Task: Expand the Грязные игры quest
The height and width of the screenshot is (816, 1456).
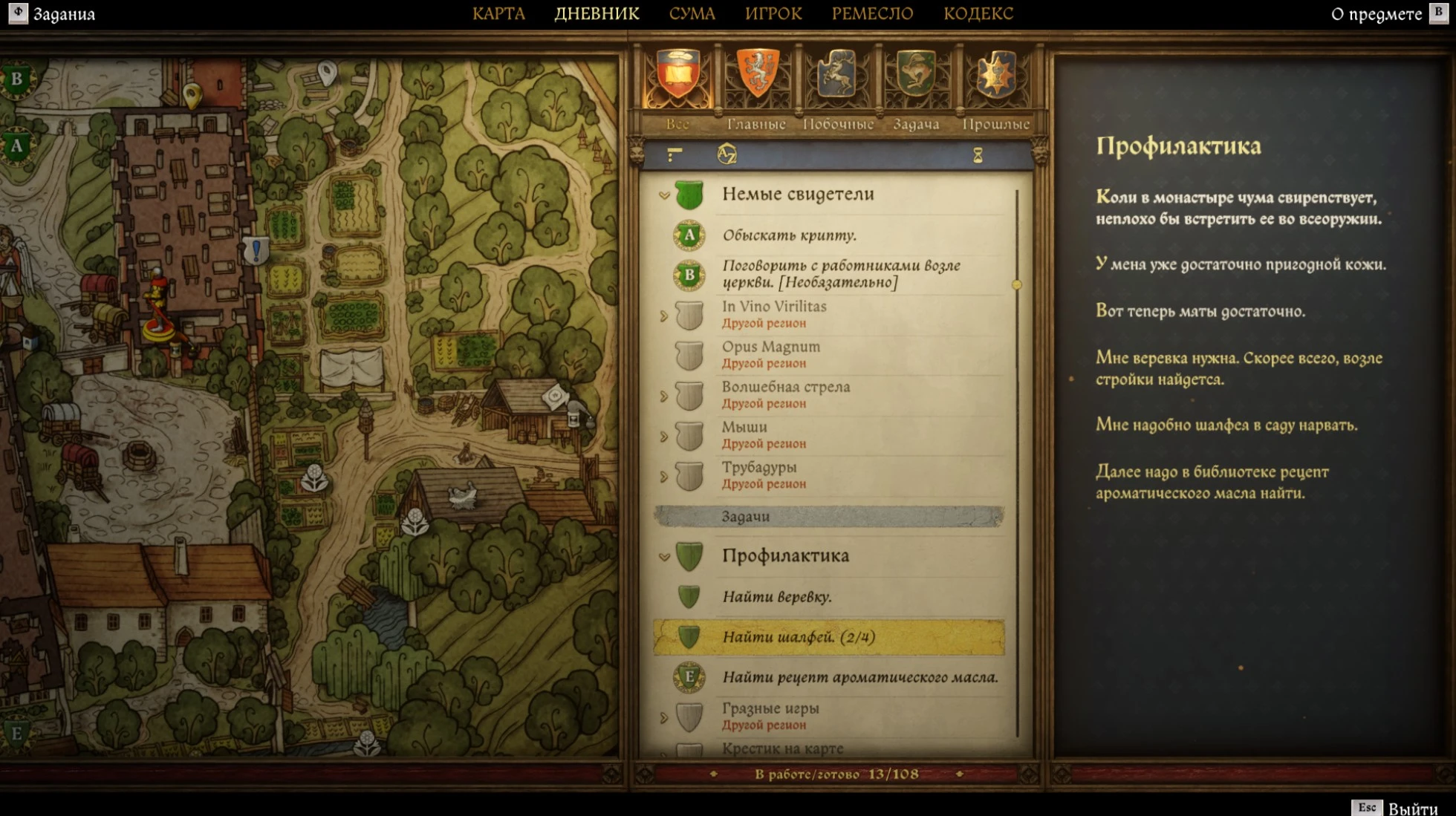Action: click(x=664, y=718)
